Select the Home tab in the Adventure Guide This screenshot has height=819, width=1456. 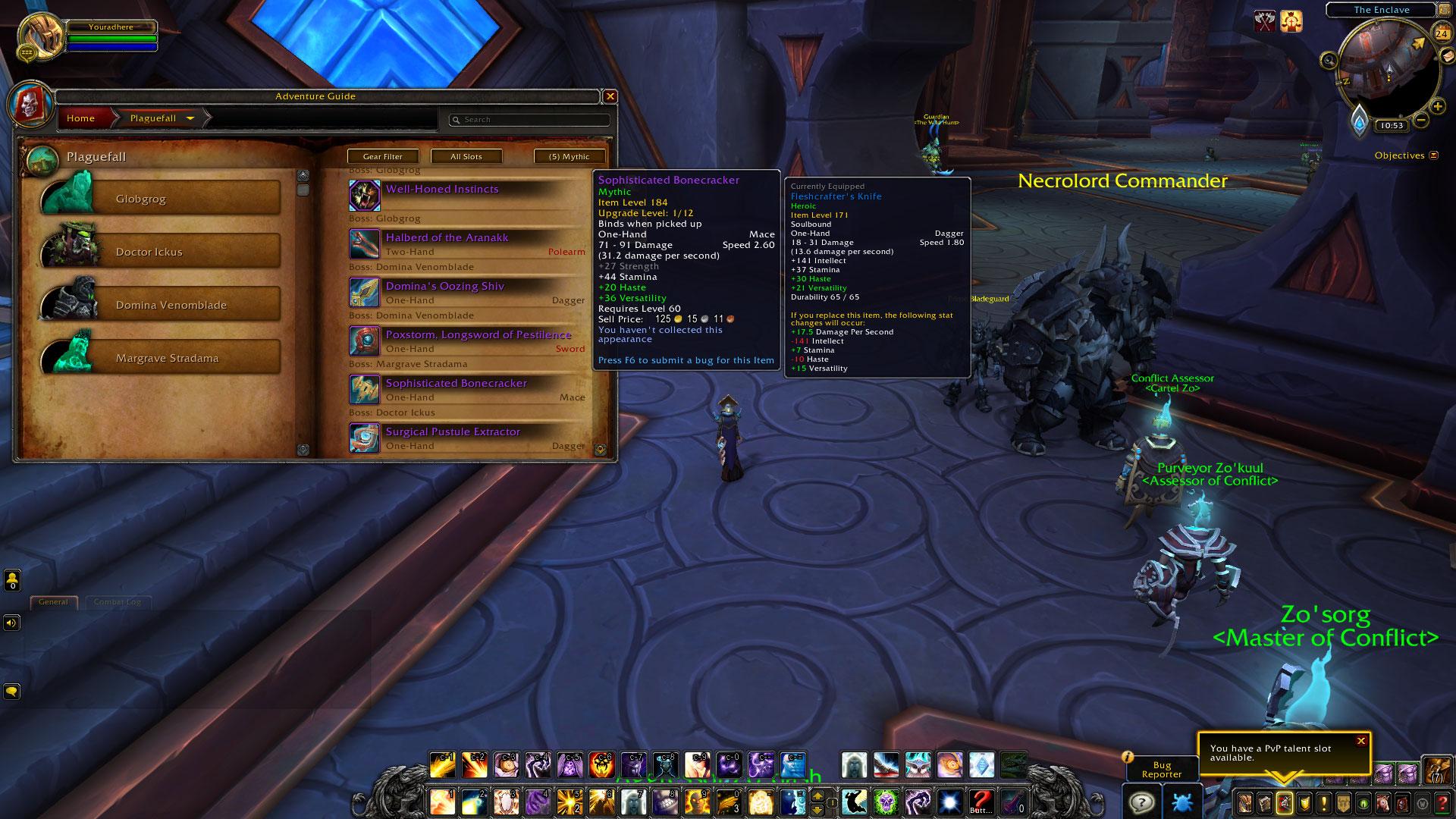coord(82,118)
